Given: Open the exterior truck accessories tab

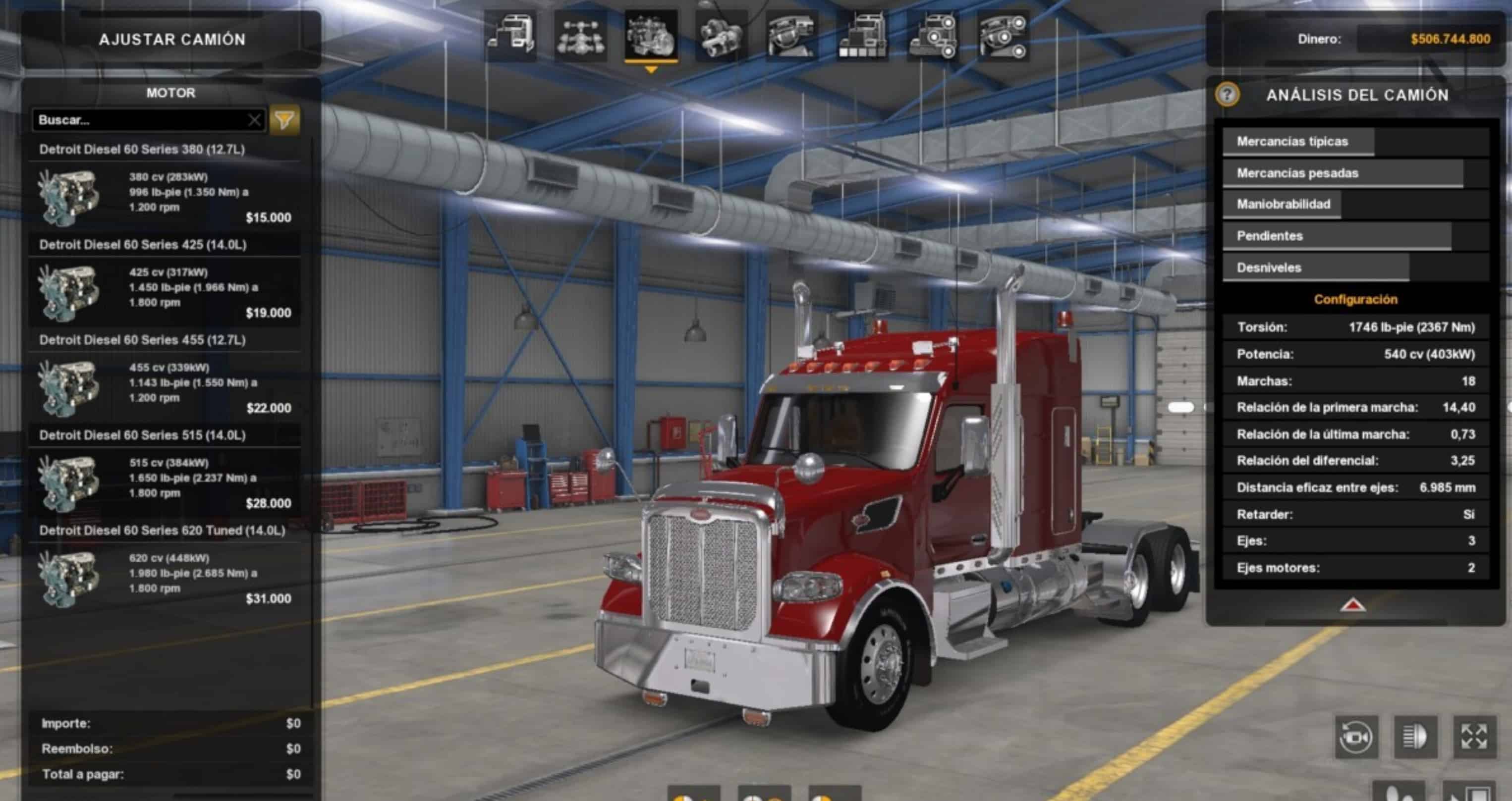Looking at the screenshot, I should 933,36.
